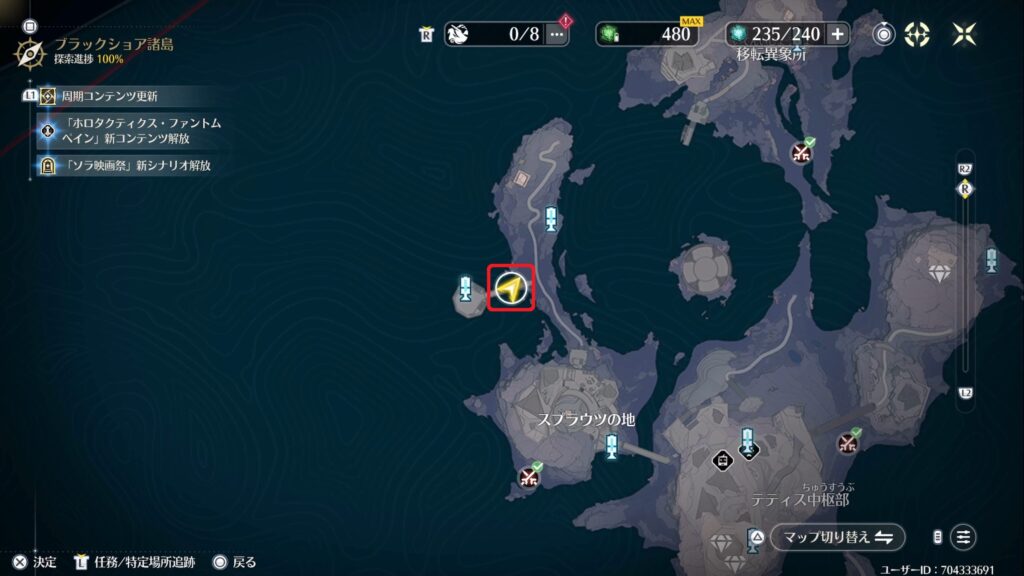Choose the completed boss marker east of テティス中枢部
The image size is (1024, 576).
849,442
